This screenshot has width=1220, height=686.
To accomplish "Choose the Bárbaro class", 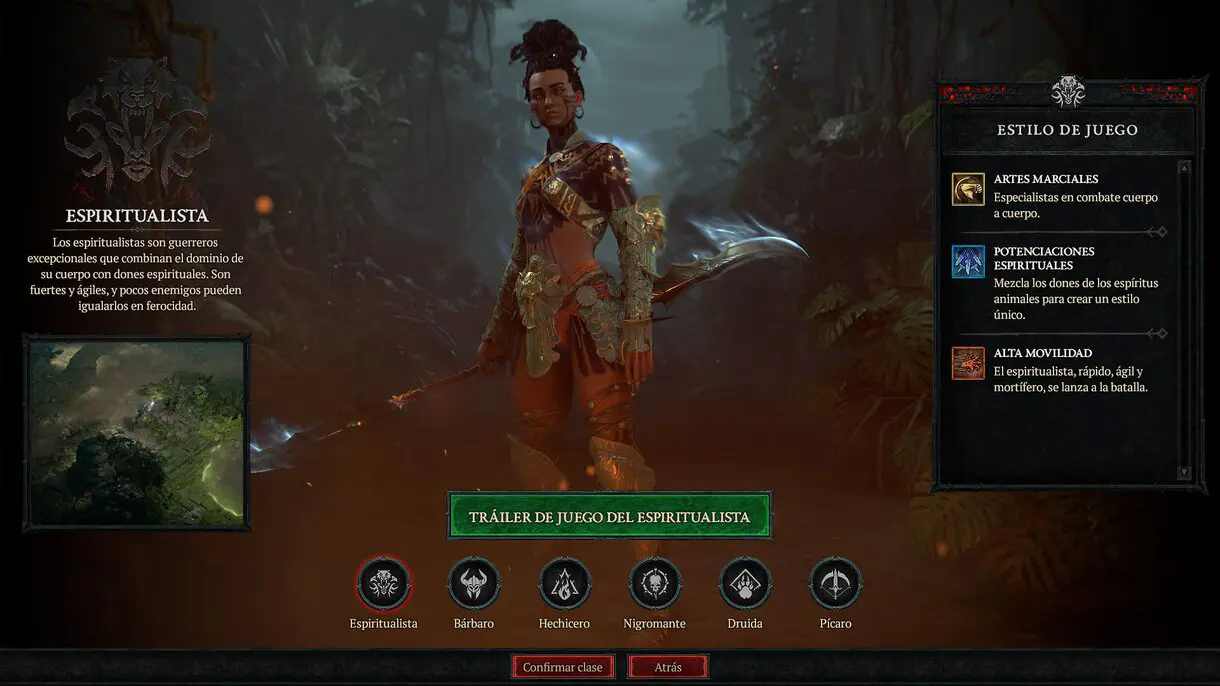I will click(473, 583).
